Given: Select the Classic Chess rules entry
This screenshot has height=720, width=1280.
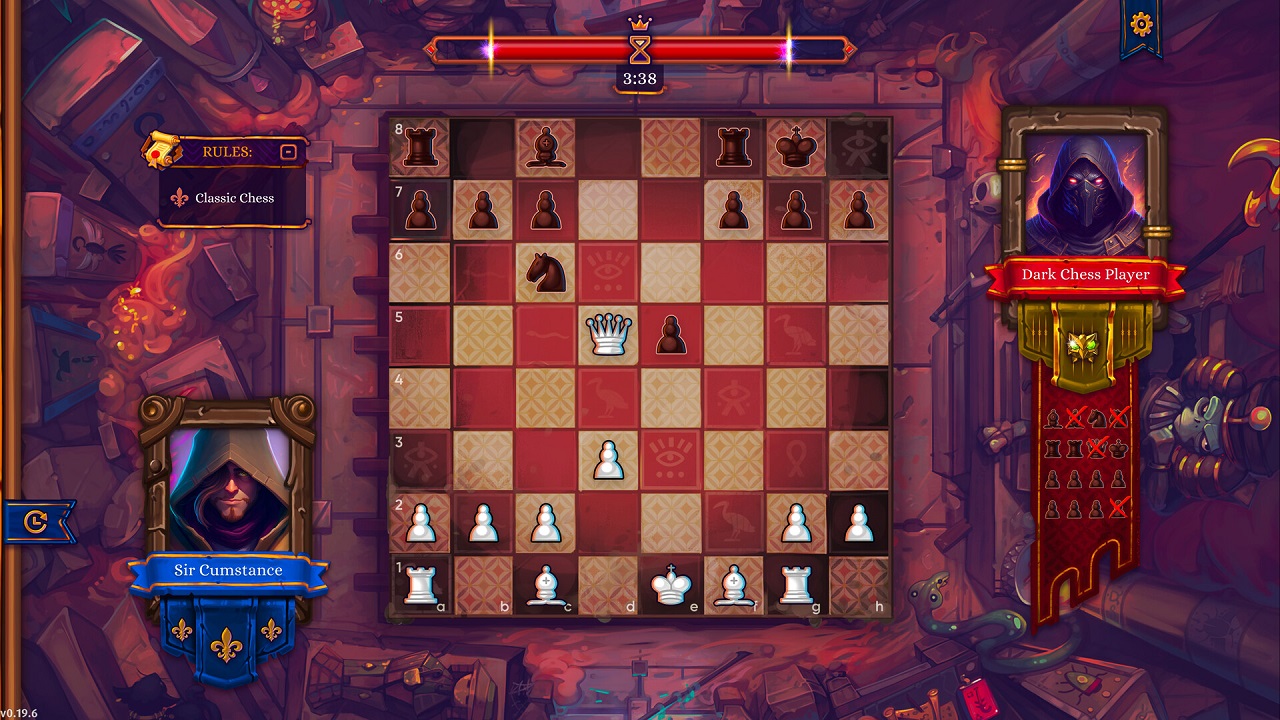Looking at the screenshot, I should (x=235, y=197).
